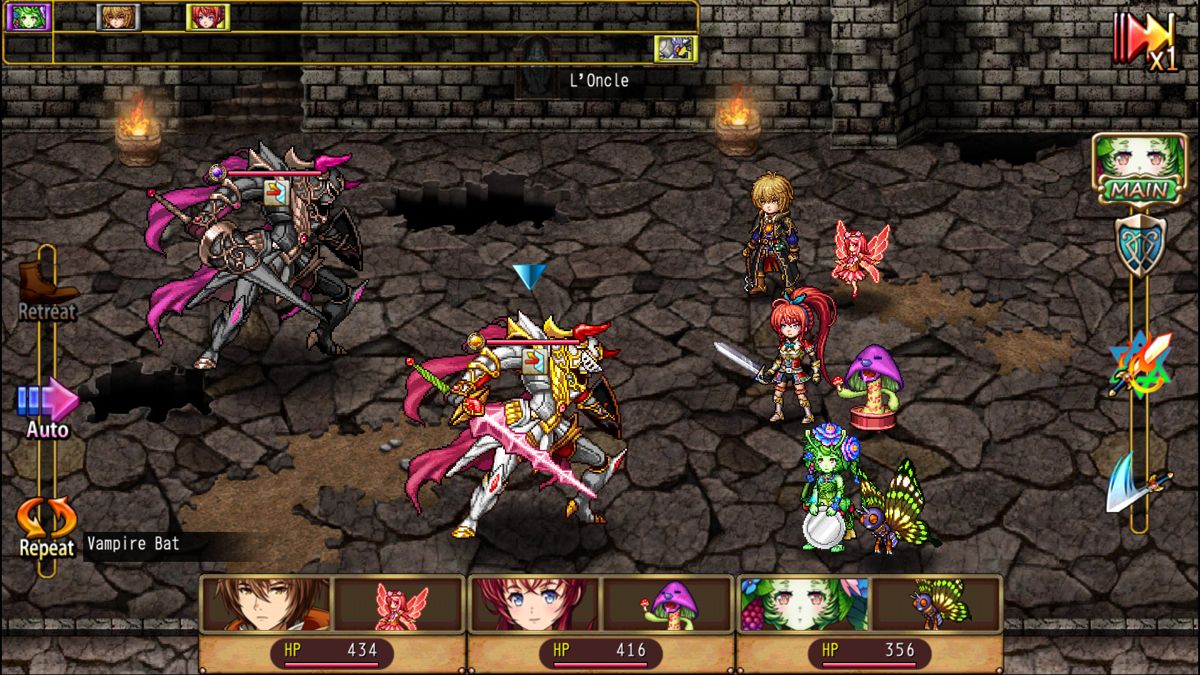
Task: Retreat from the battle
Action: (46, 293)
